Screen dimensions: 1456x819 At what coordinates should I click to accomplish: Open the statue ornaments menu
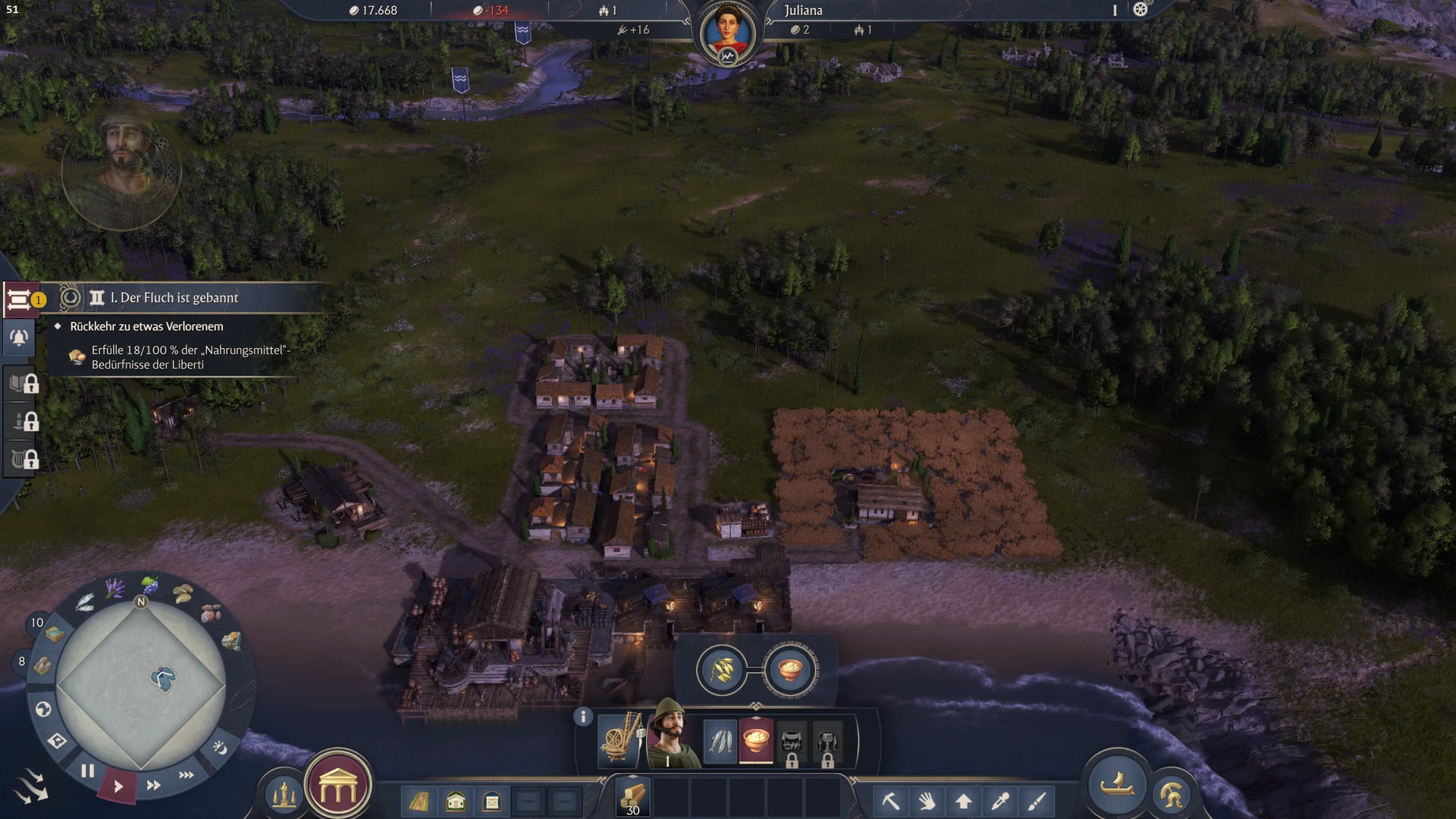[x=284, y=795]
